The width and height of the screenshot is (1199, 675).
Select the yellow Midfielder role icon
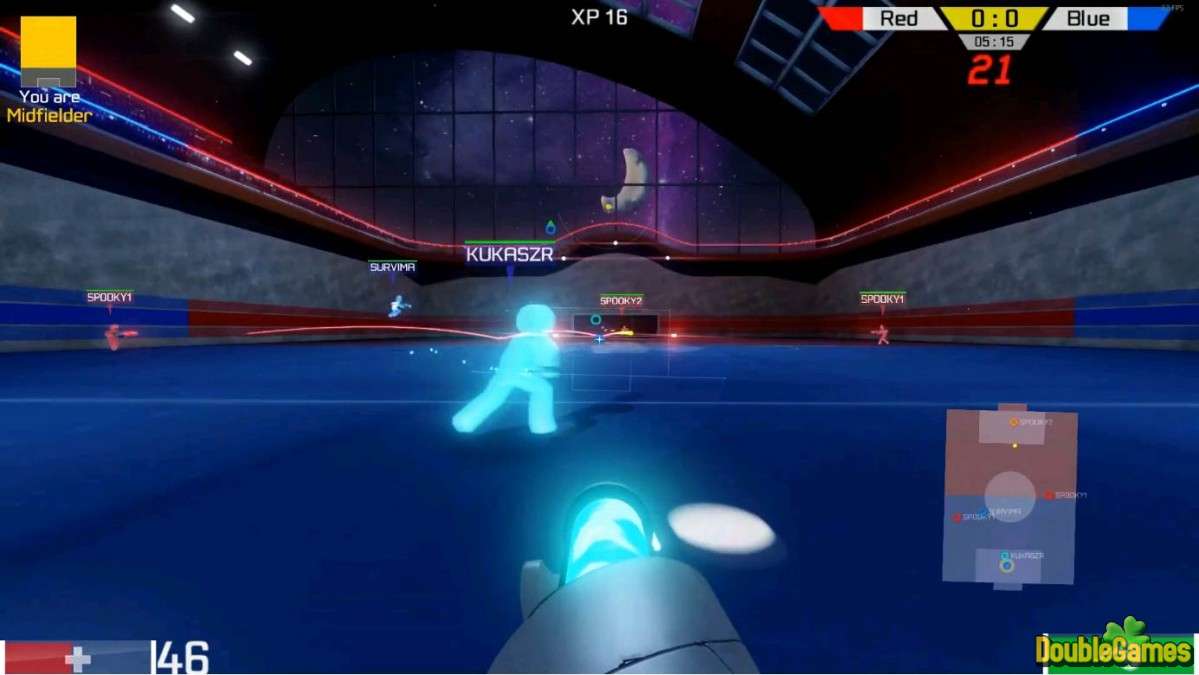48,51
